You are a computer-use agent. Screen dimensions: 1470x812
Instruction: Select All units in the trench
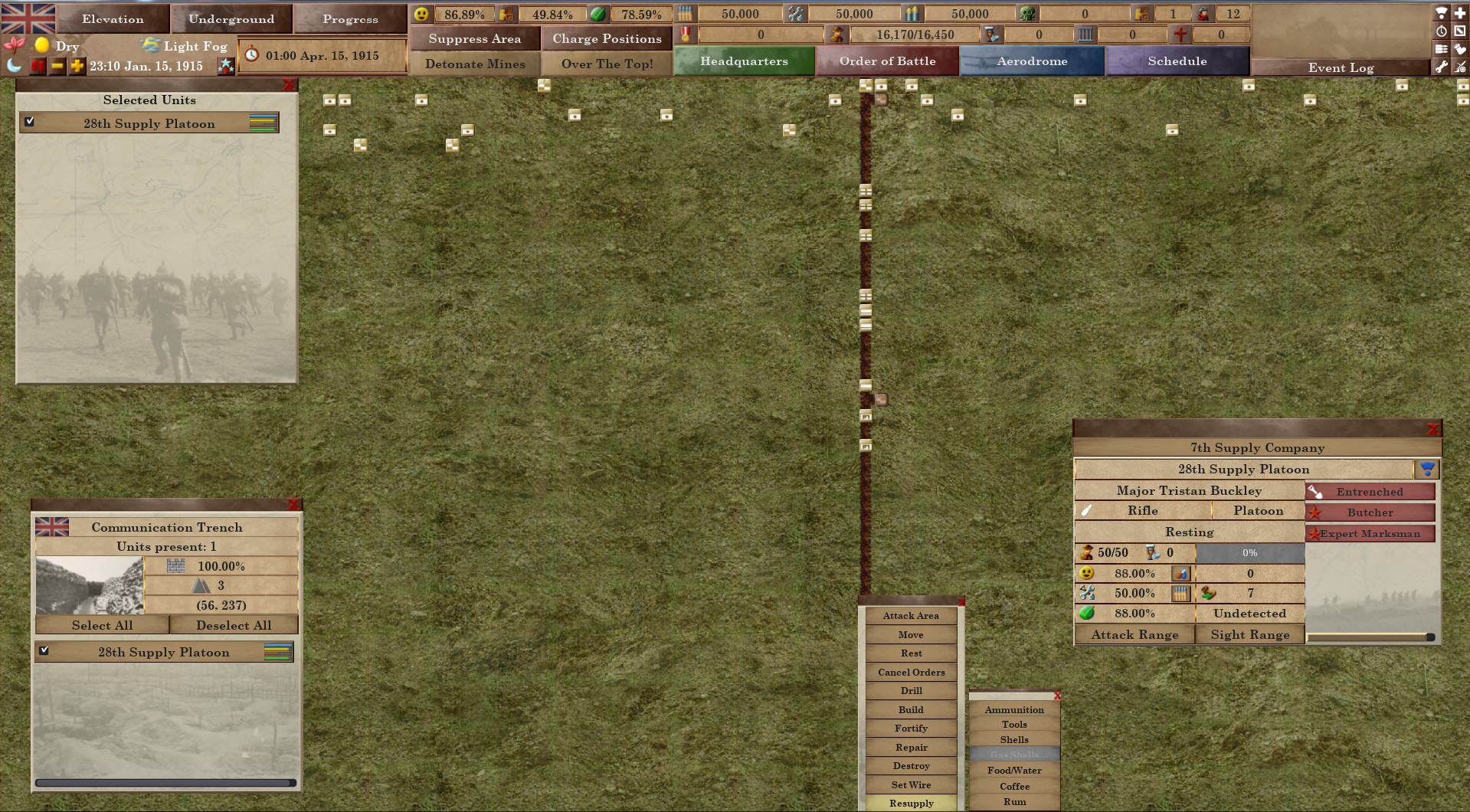[102, 625]
